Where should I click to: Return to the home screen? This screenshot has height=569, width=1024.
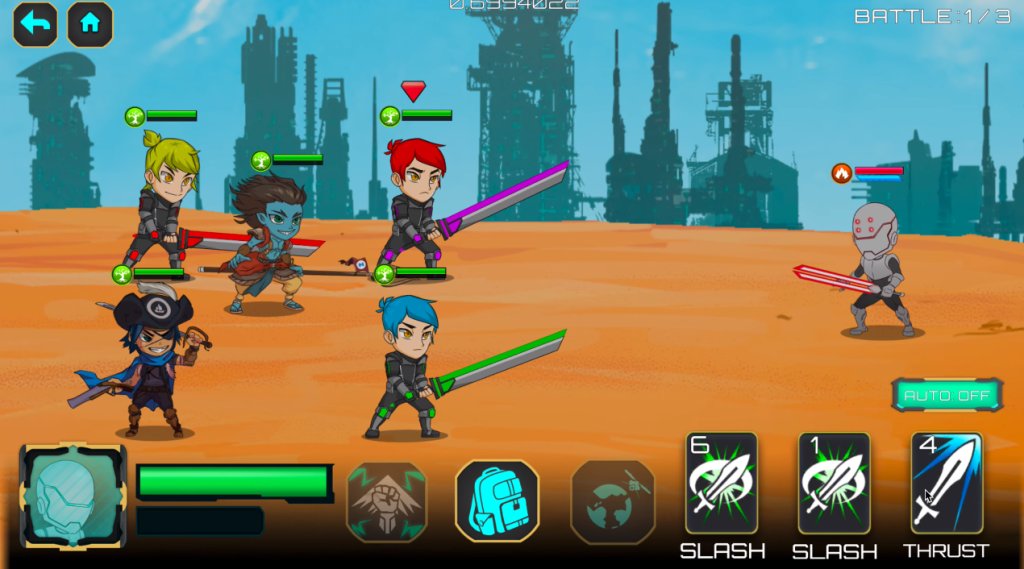tap(90, 24)
